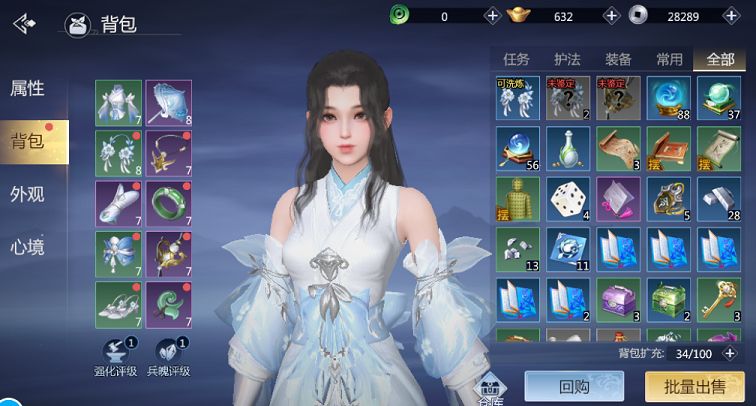Switch to the 属性 attributes tab

click(28, 88)
